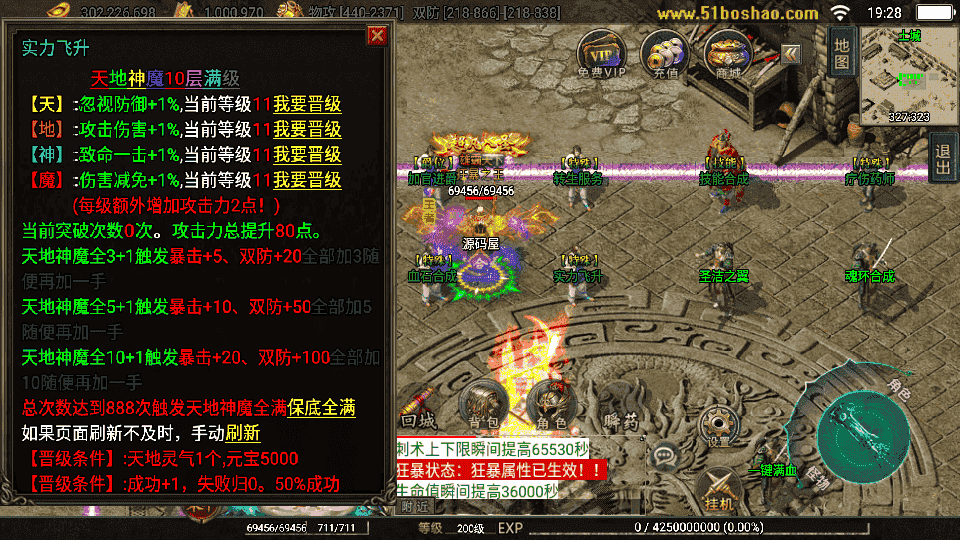Open the chat bubble icon
The image size is (960, 540).
664,455
